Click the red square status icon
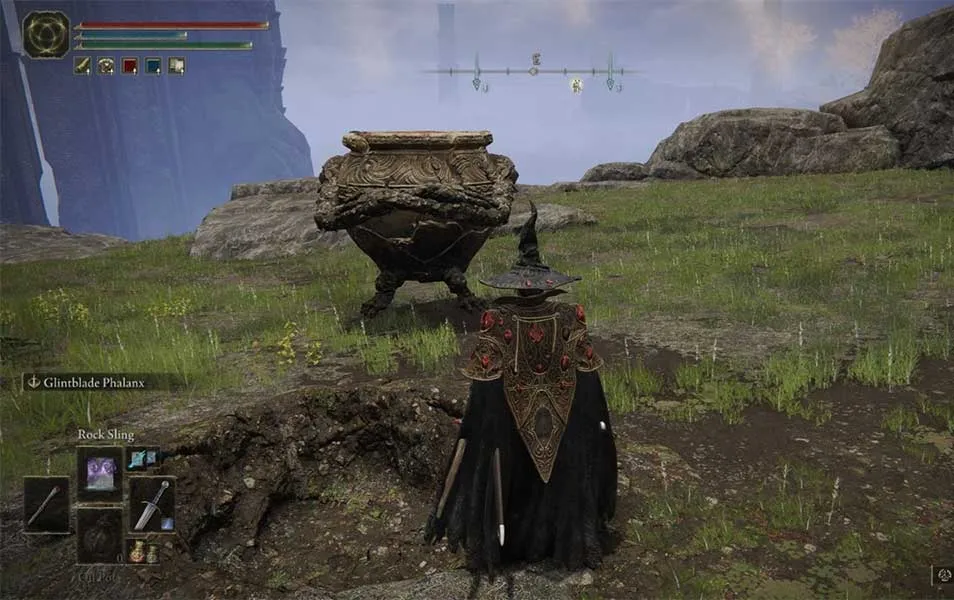 click(x=129, y=66)
